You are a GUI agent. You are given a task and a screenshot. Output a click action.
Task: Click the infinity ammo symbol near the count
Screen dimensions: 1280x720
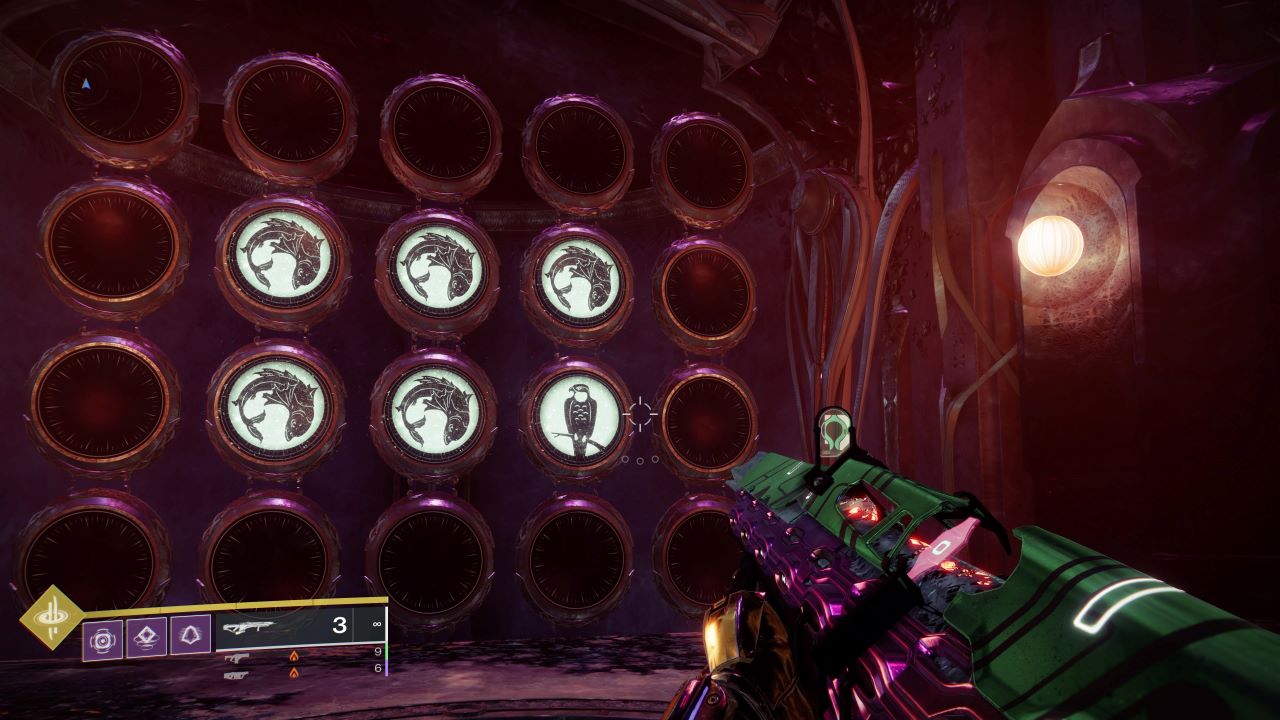tap(377, 623)
